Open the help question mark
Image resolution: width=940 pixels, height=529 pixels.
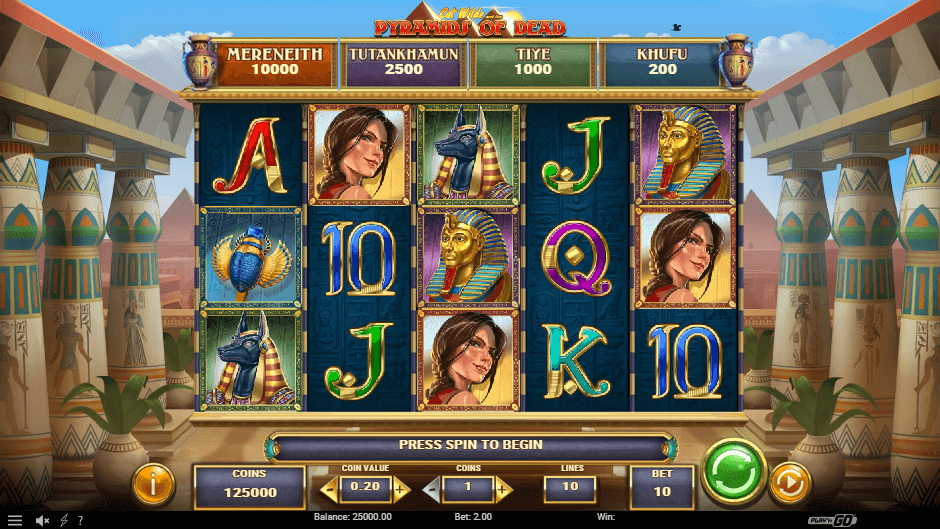pos(80,520)
